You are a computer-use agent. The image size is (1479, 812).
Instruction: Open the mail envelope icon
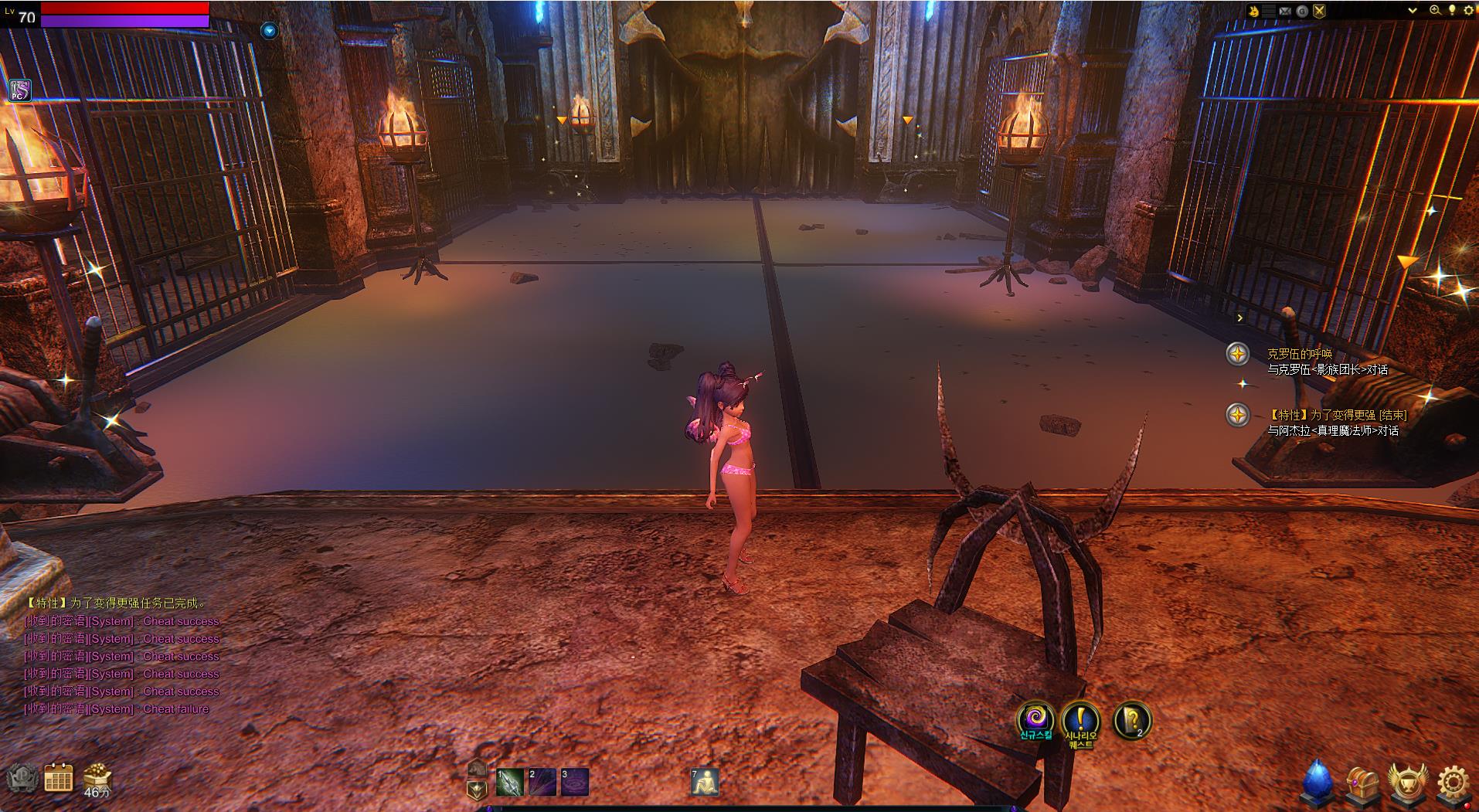pos(1285,11)
